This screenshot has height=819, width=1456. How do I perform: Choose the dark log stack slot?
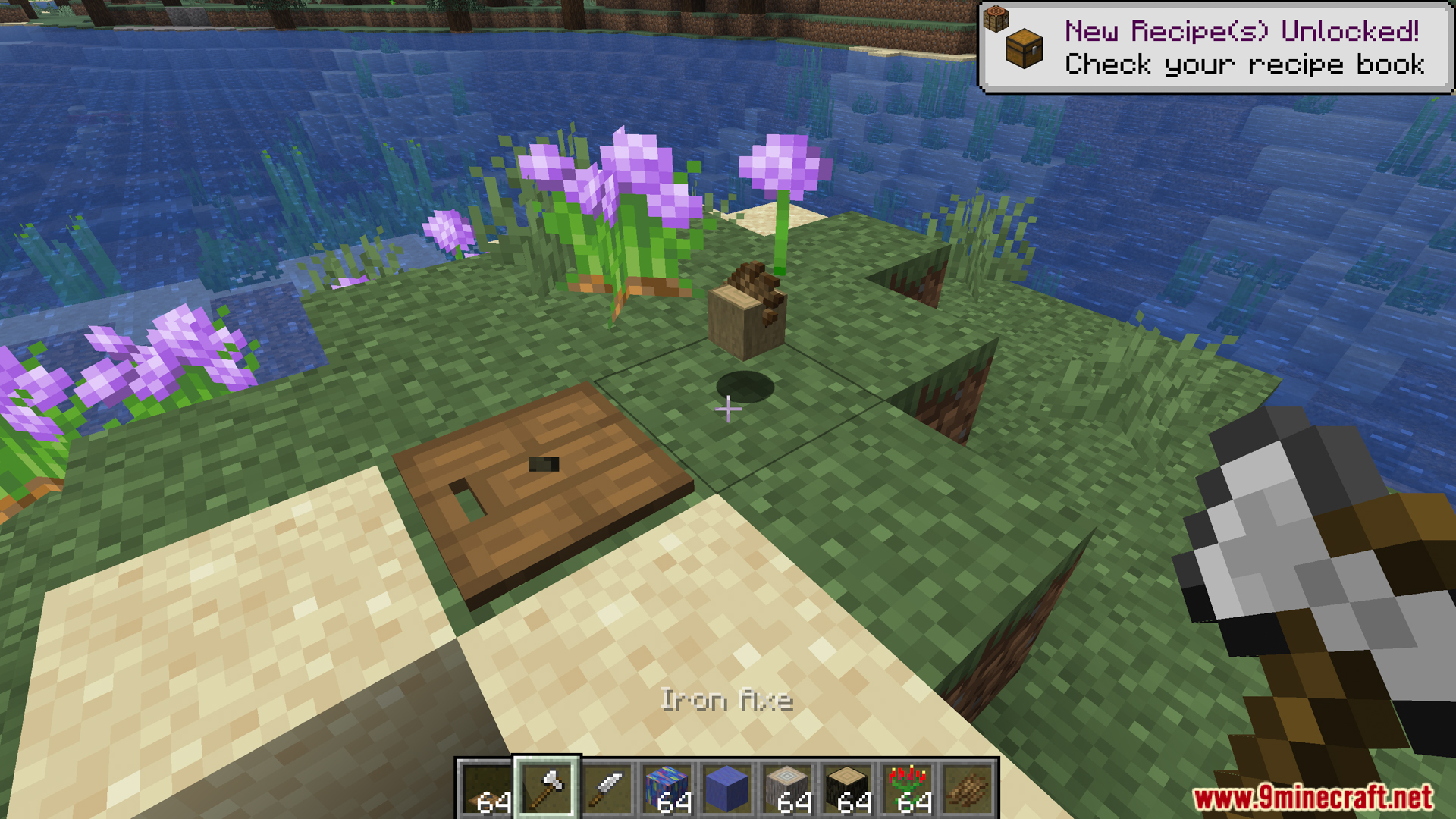pos(847,789)
